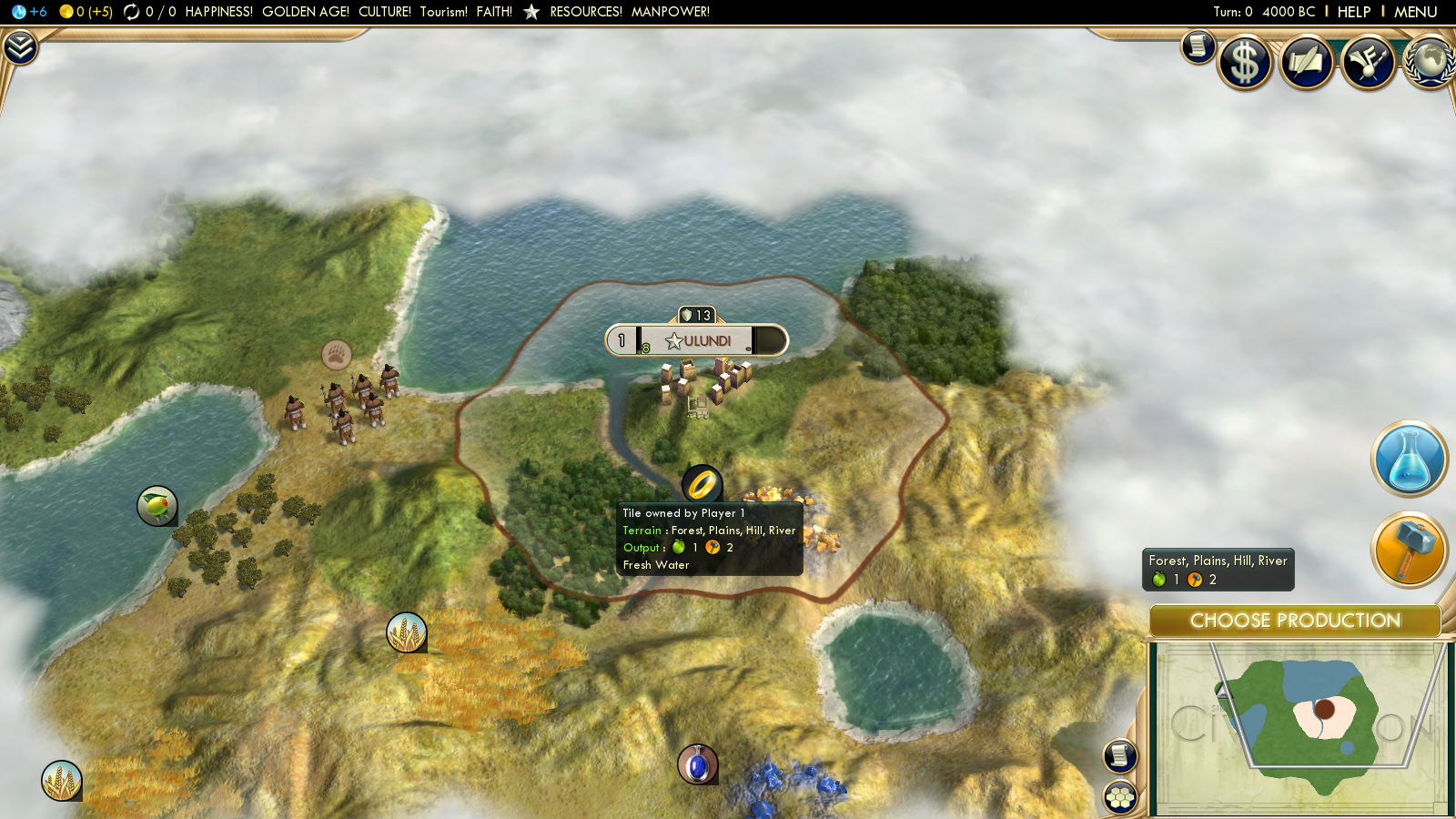Click the CULTURE! top bar label
Image resolution: width=1456 pixels, height=819 pixels.
click(385, 12)
